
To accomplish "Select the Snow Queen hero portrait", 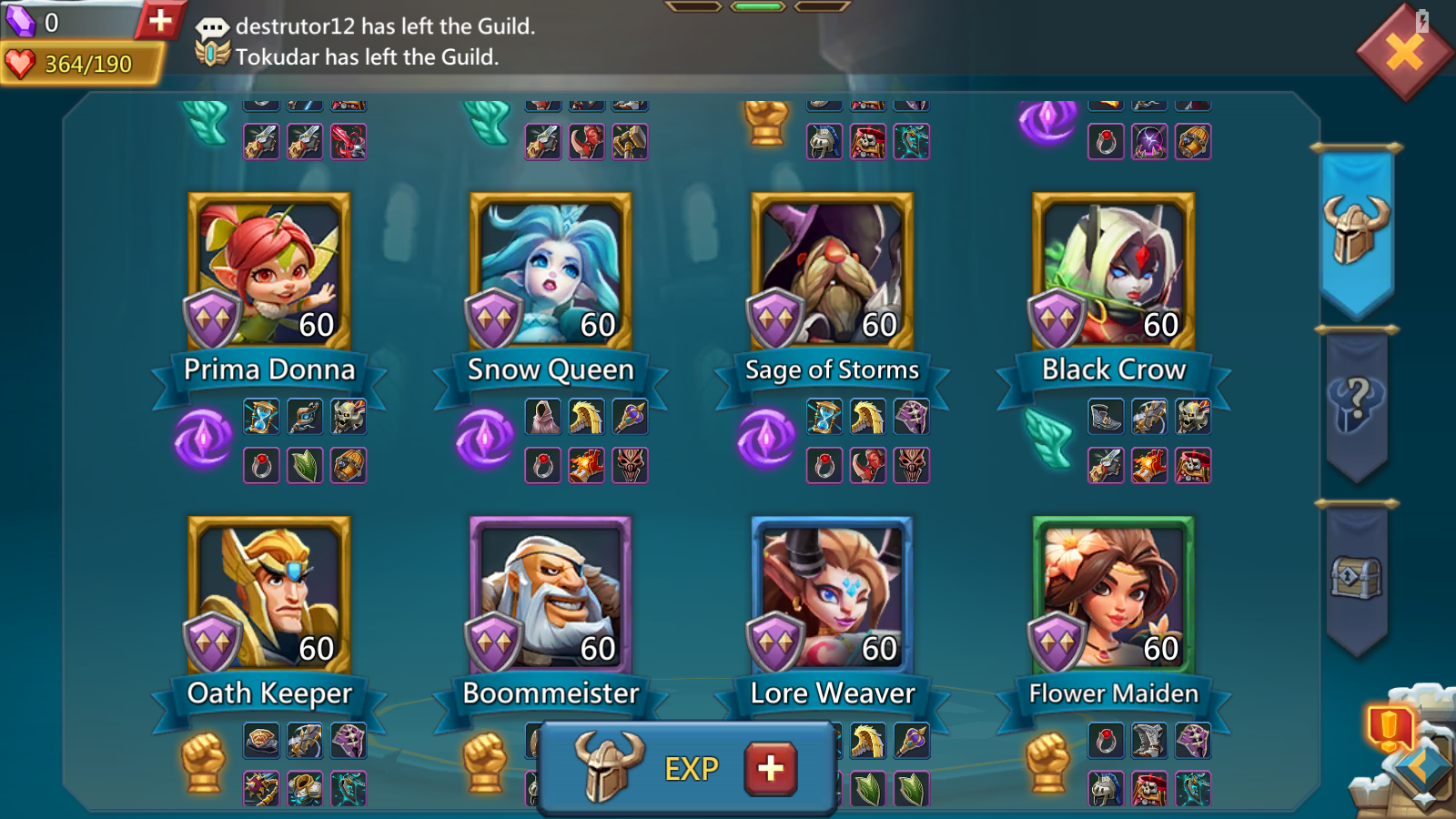I will pyautogui.click(x=551, y=271).
